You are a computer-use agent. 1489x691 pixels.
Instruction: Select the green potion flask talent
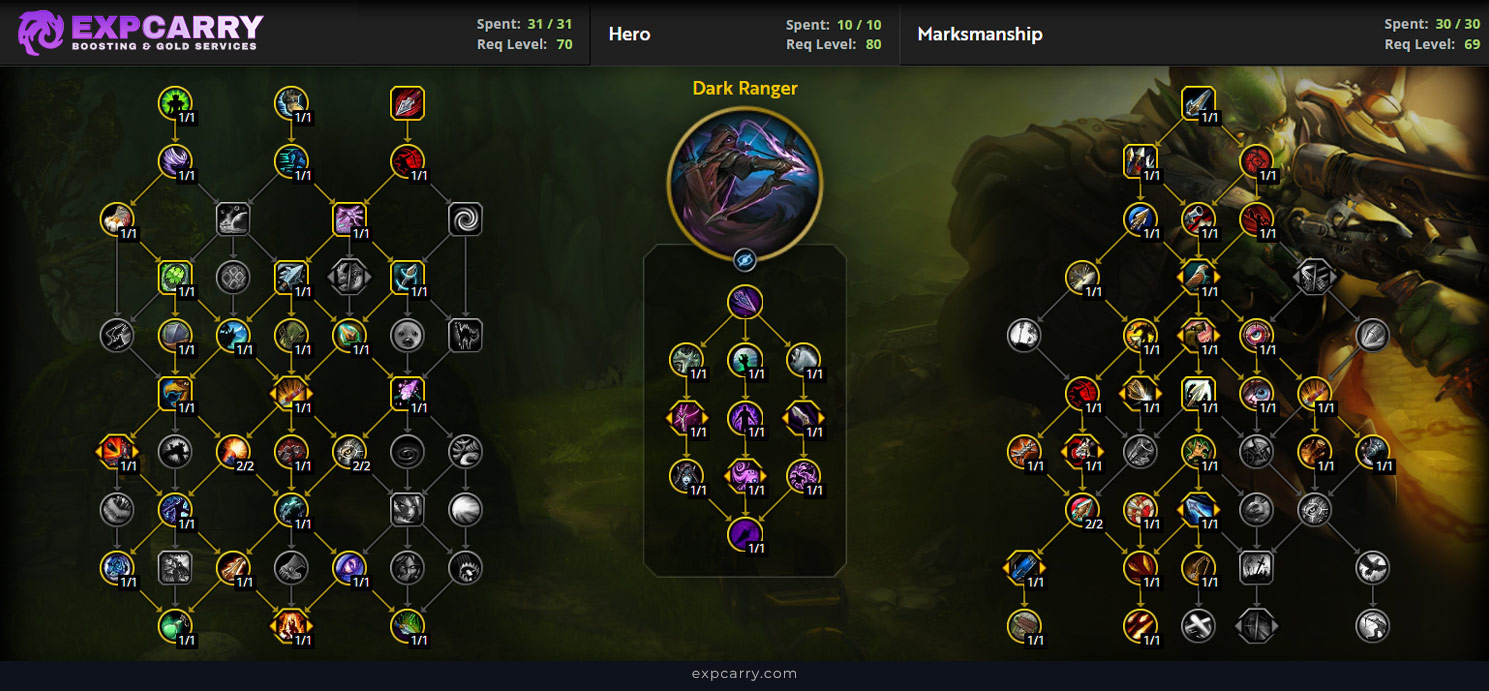pyautogui.click(x=175, y=627)
